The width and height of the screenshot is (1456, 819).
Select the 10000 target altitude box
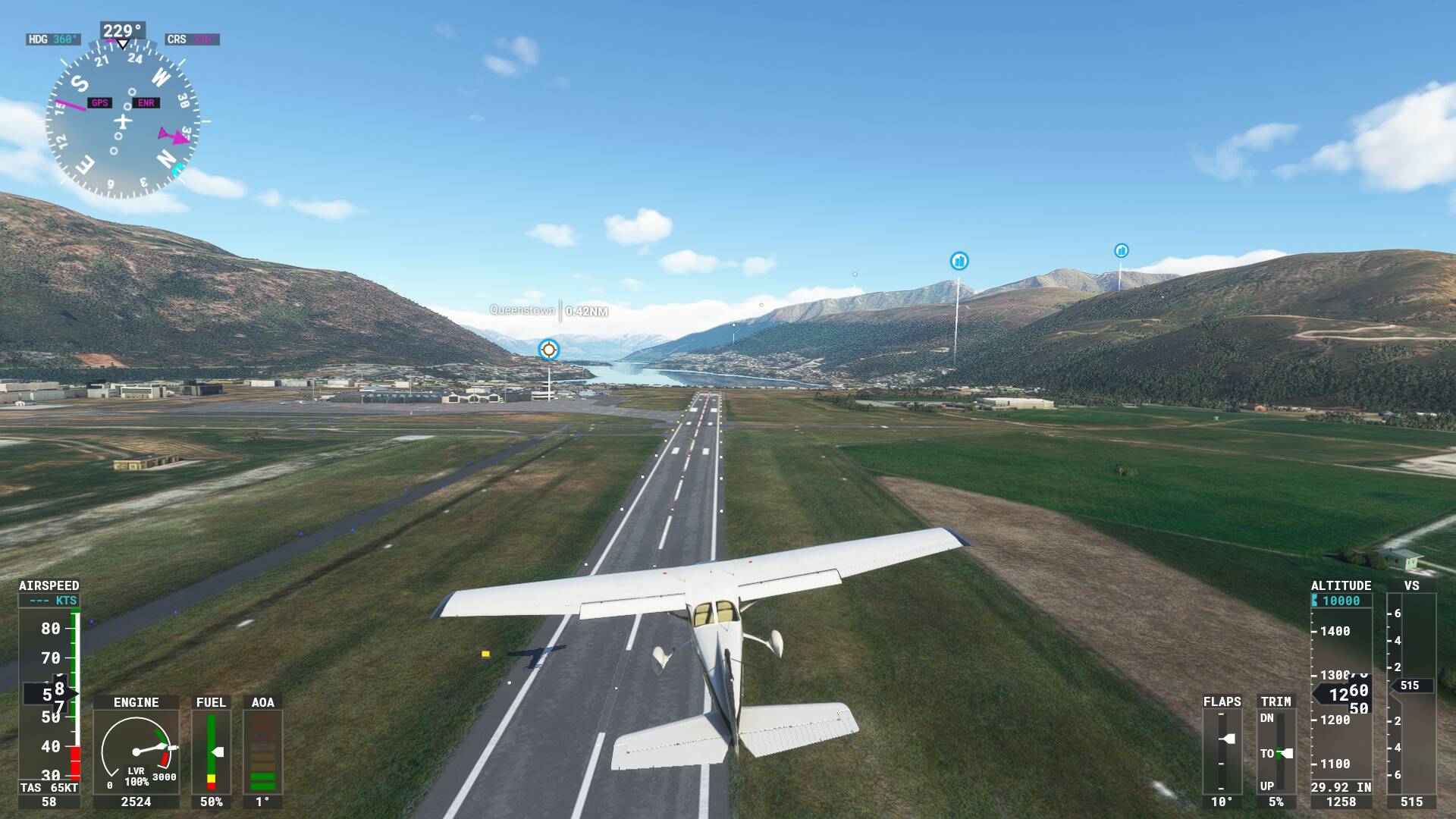1341,601
